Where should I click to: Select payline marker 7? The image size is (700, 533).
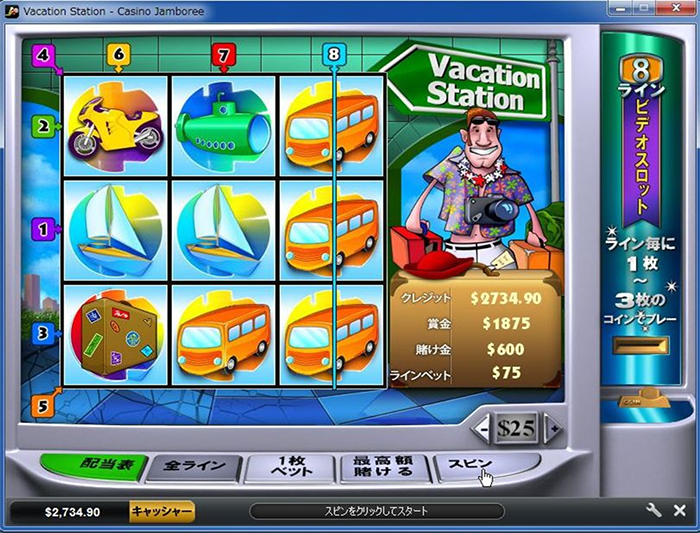tap(223, 55)
